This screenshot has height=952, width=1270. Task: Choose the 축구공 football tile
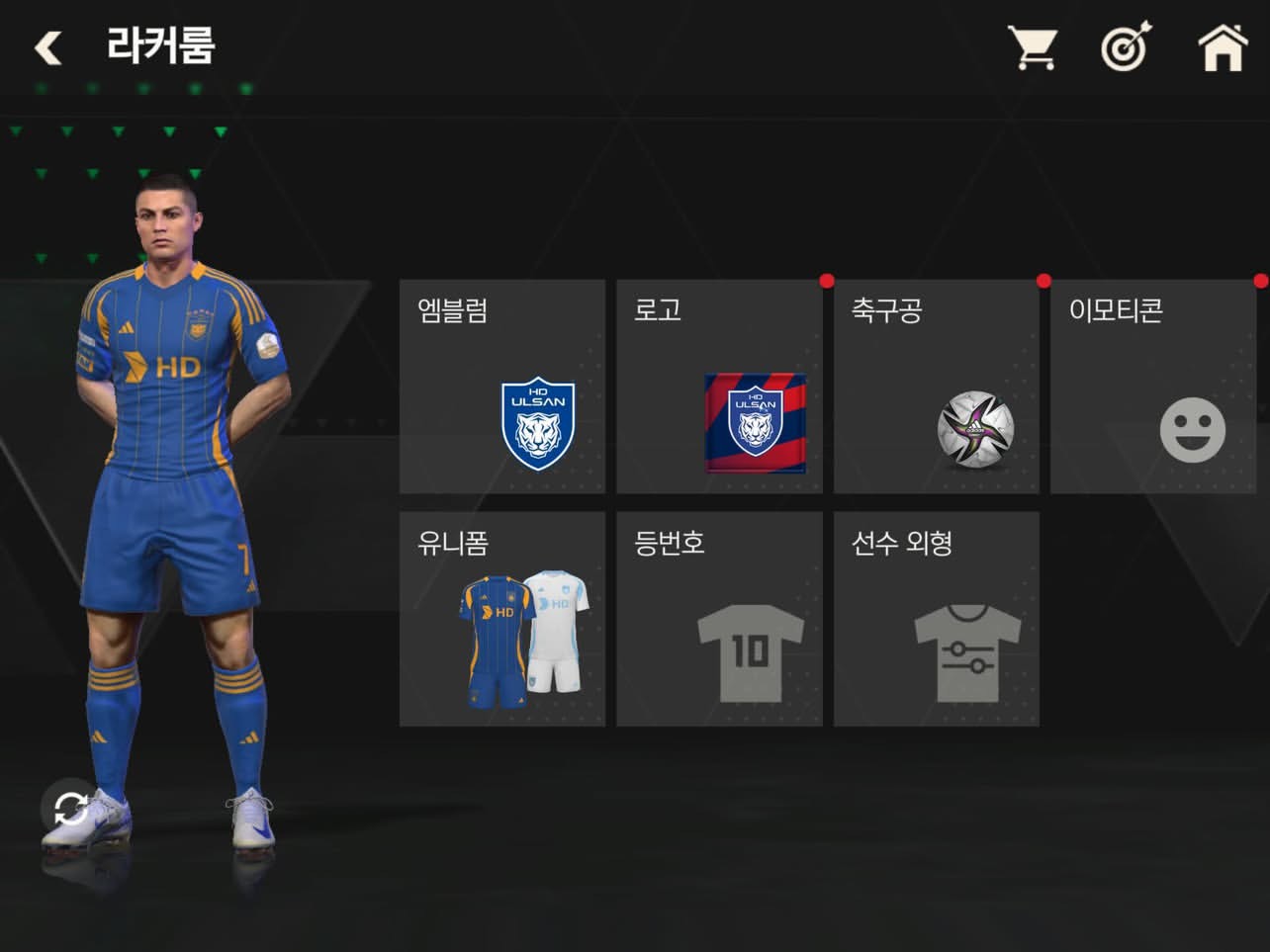pos(936,387)
